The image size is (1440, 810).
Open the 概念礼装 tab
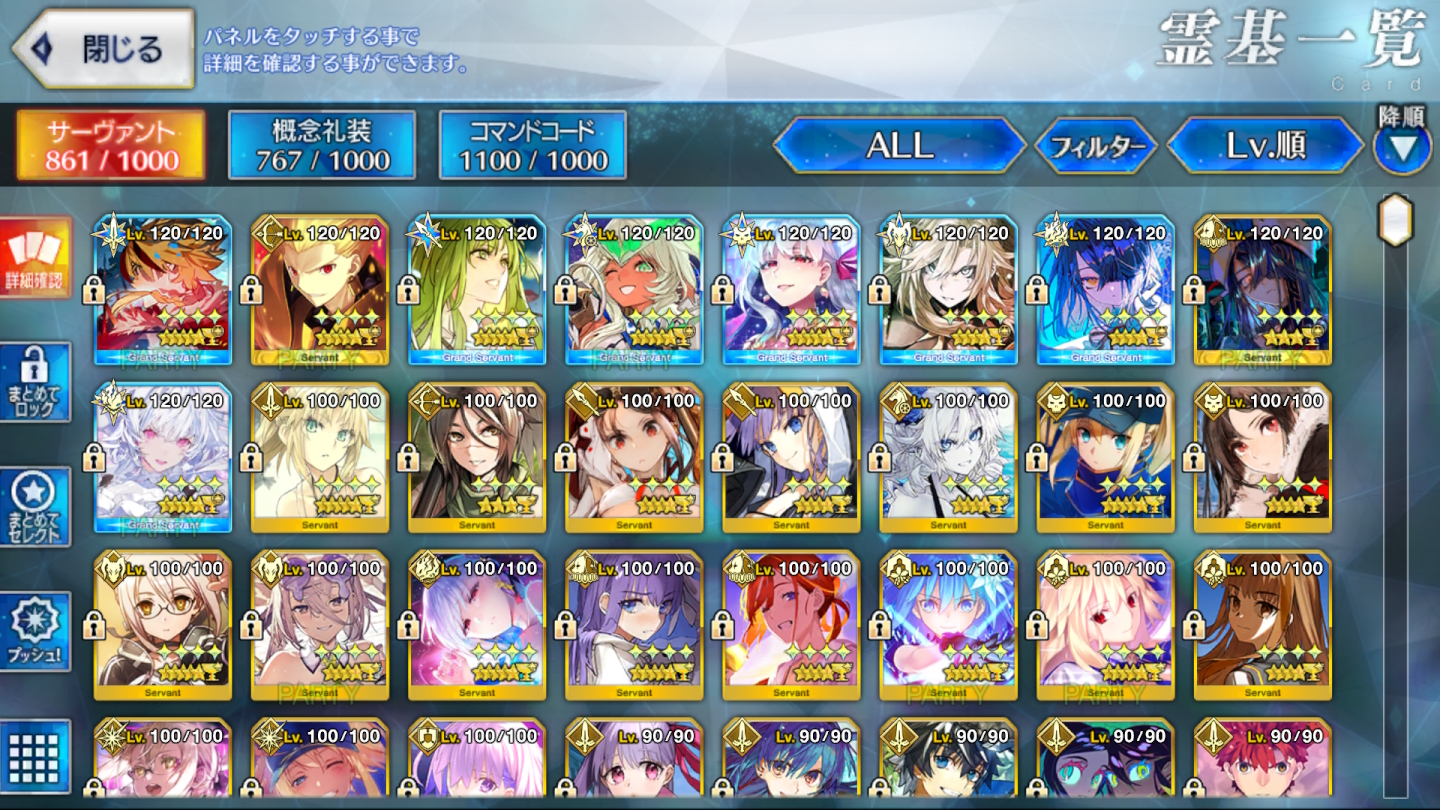coord(321,145)
